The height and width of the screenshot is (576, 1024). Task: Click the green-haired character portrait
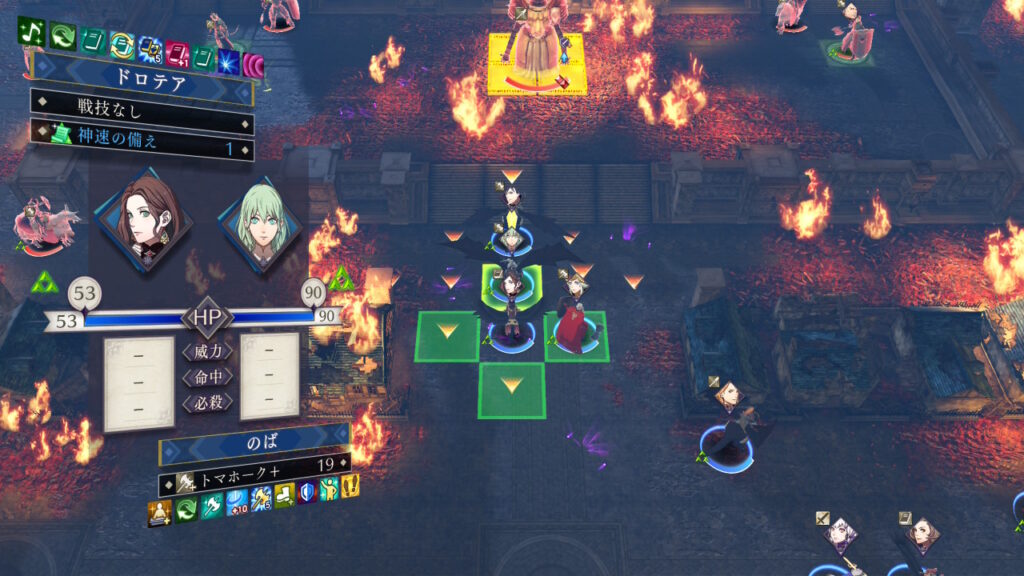coord(256,225)
